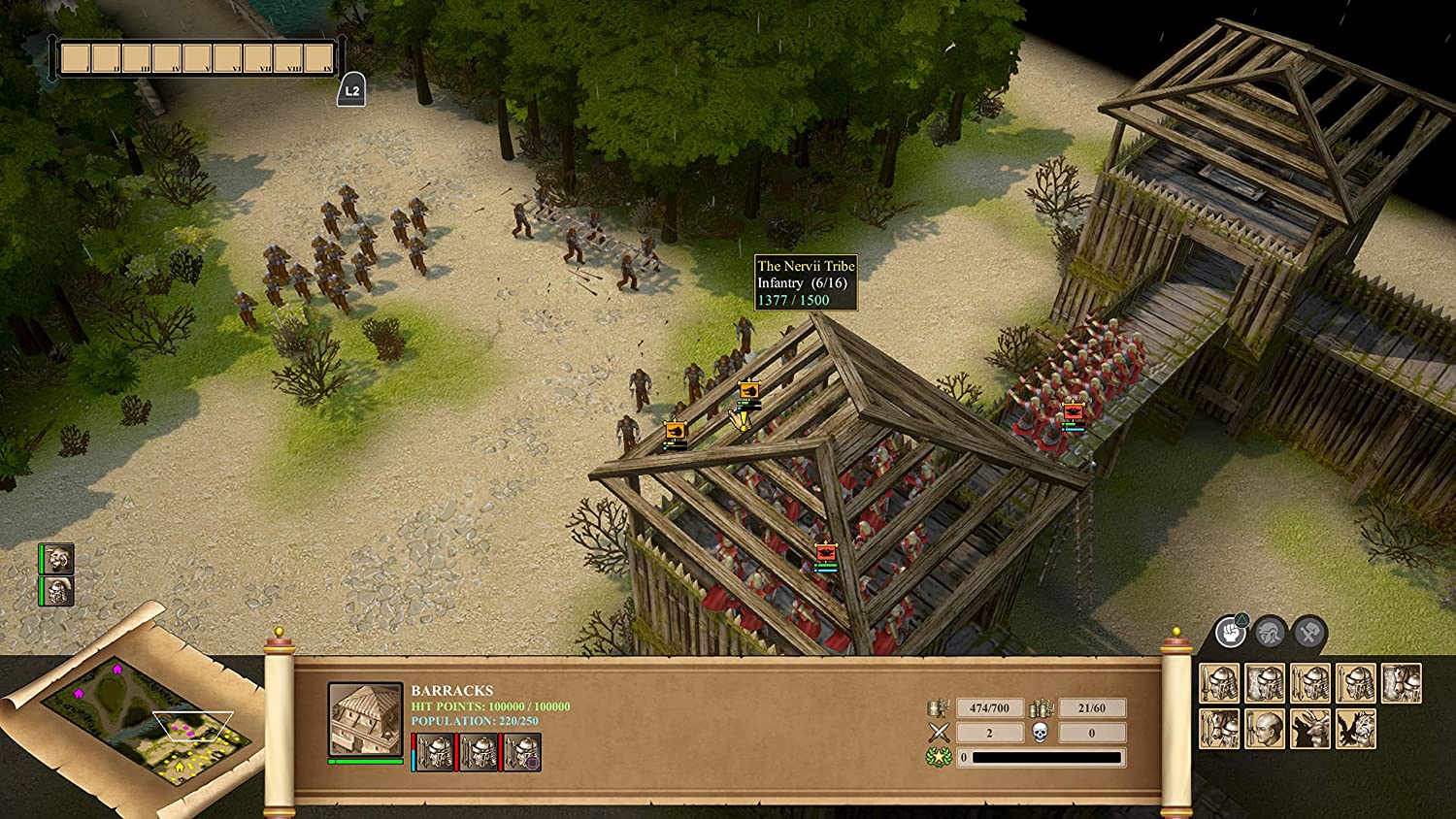This screenshot has width=1456, height=819.
Task: Select the hawk scout training icon
Action: click(x=1355, y=730)
